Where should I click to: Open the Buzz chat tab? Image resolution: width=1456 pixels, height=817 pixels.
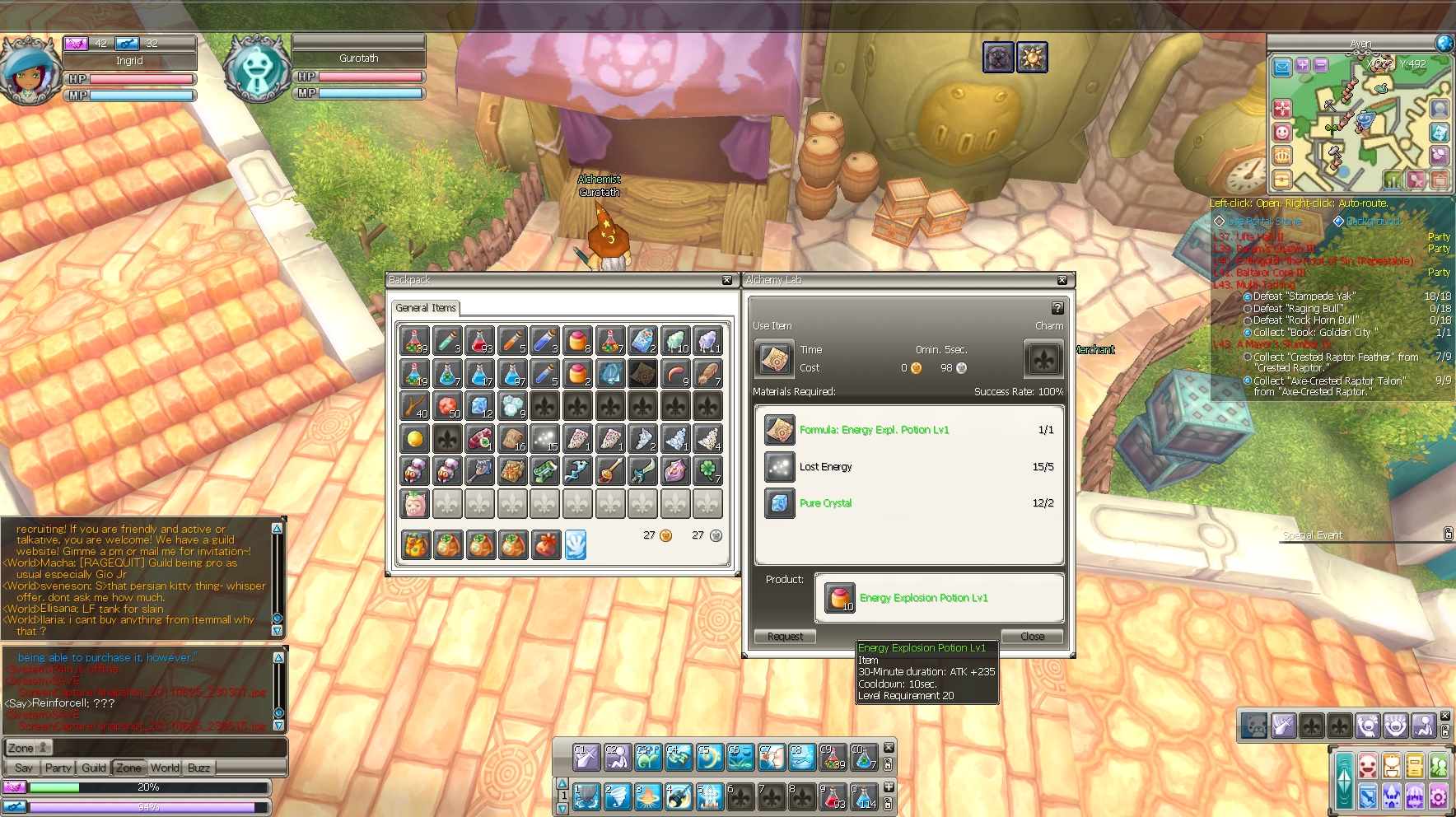[x=199, y=768]
